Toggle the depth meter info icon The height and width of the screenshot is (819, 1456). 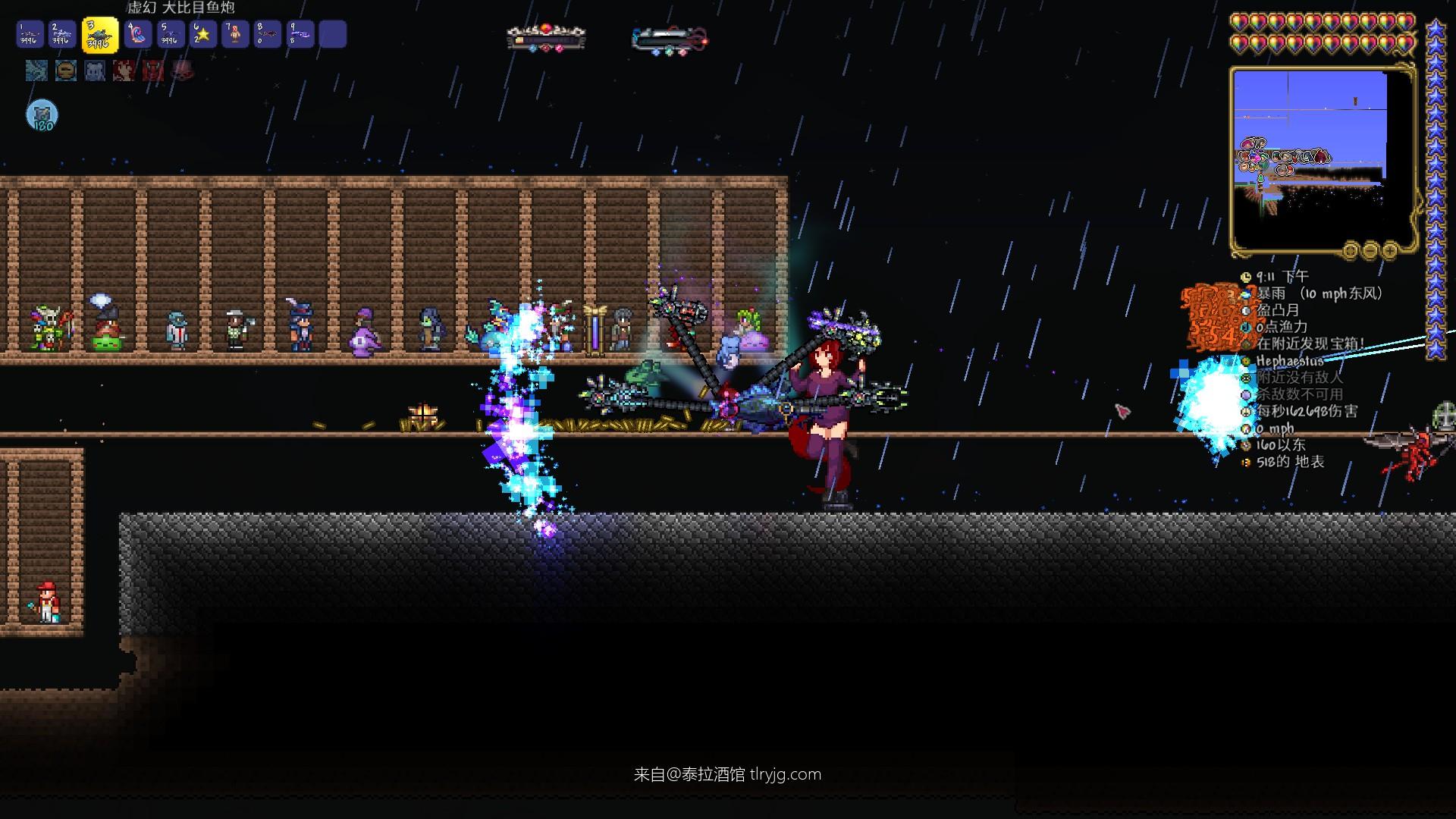coord(1245,462)
